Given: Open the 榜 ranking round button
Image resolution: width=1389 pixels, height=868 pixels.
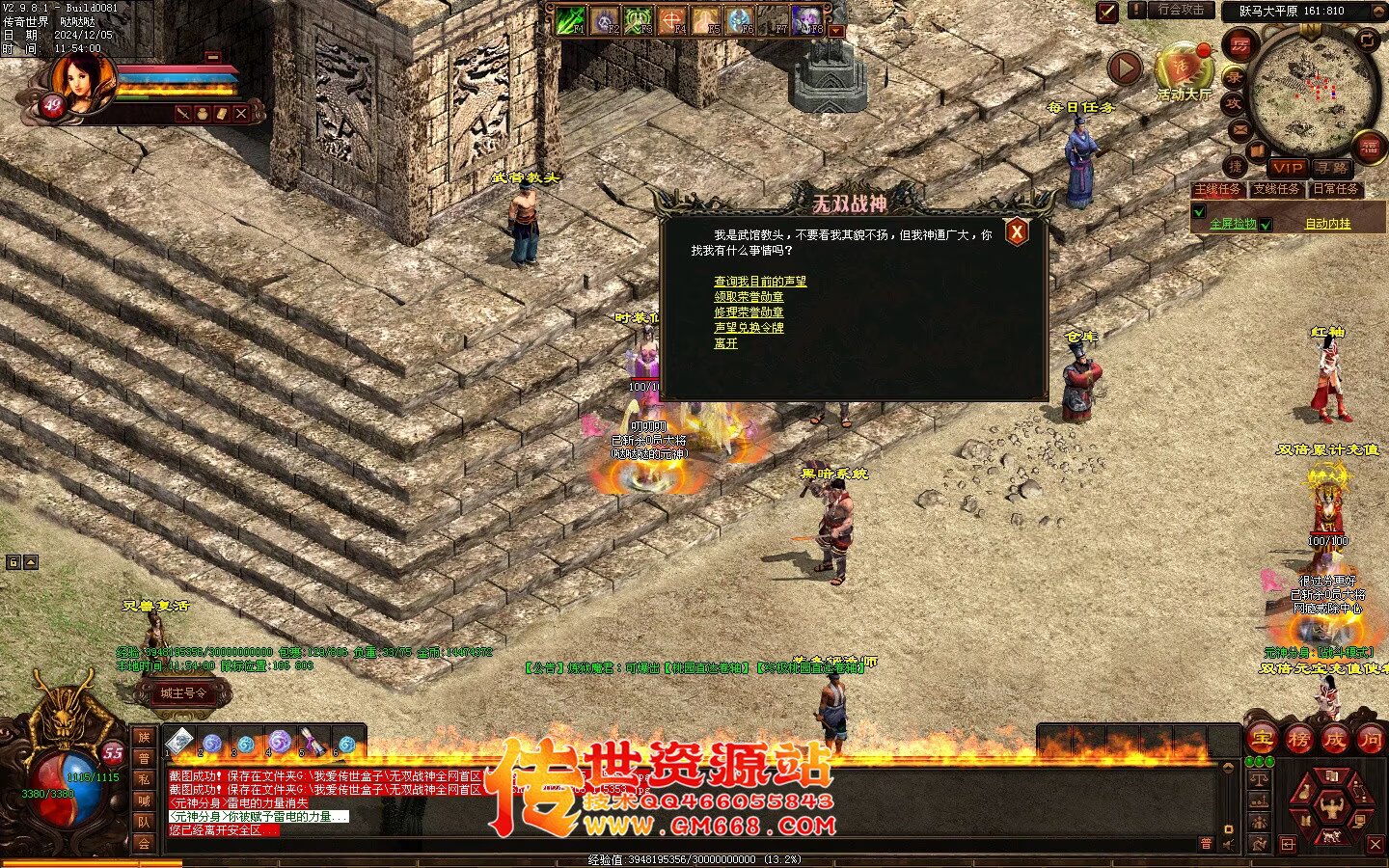Looking at the screenshot, I should coord(1298,740).
